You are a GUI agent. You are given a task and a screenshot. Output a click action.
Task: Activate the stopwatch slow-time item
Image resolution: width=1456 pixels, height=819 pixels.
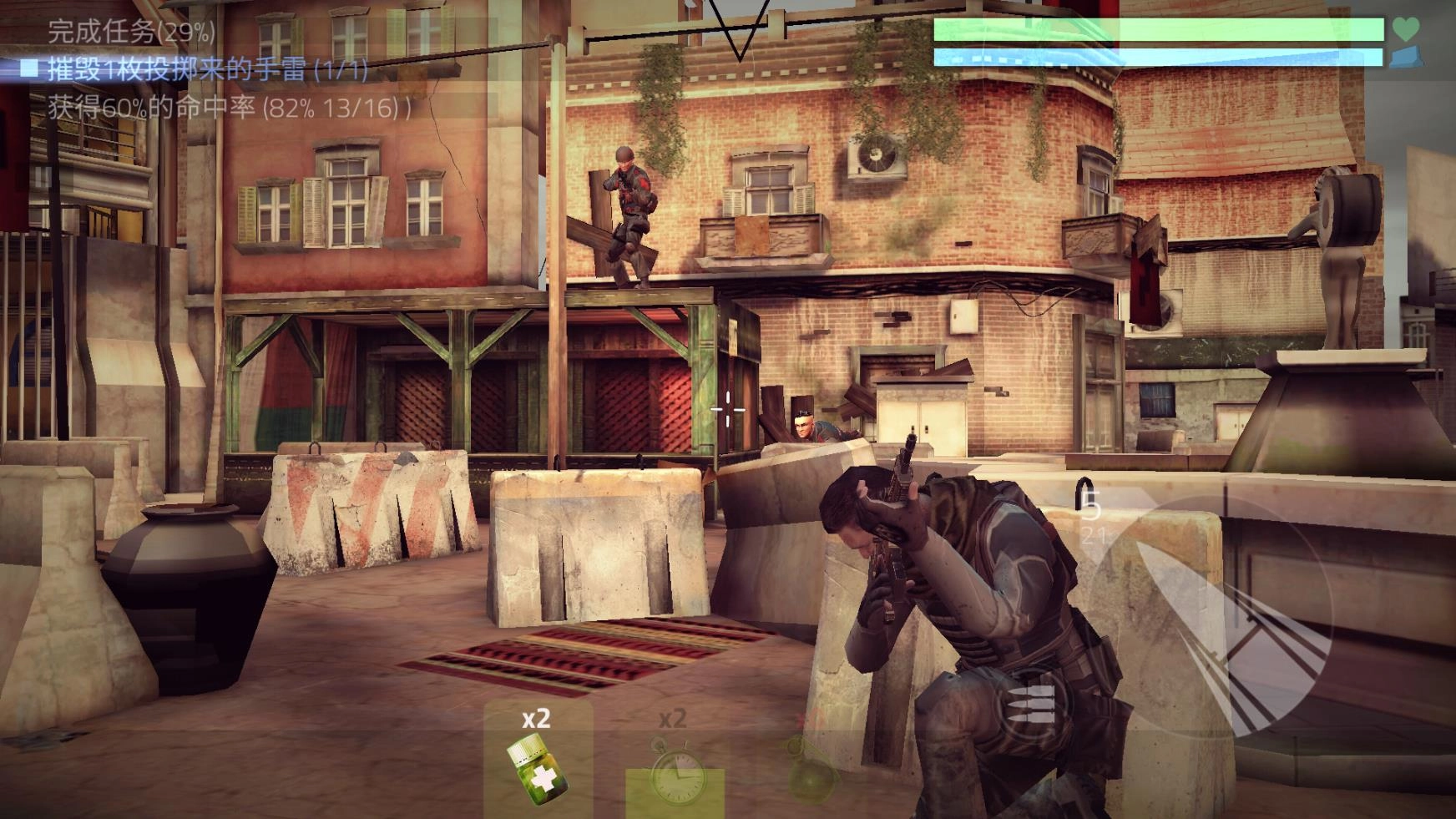click(x=675, y=772)
